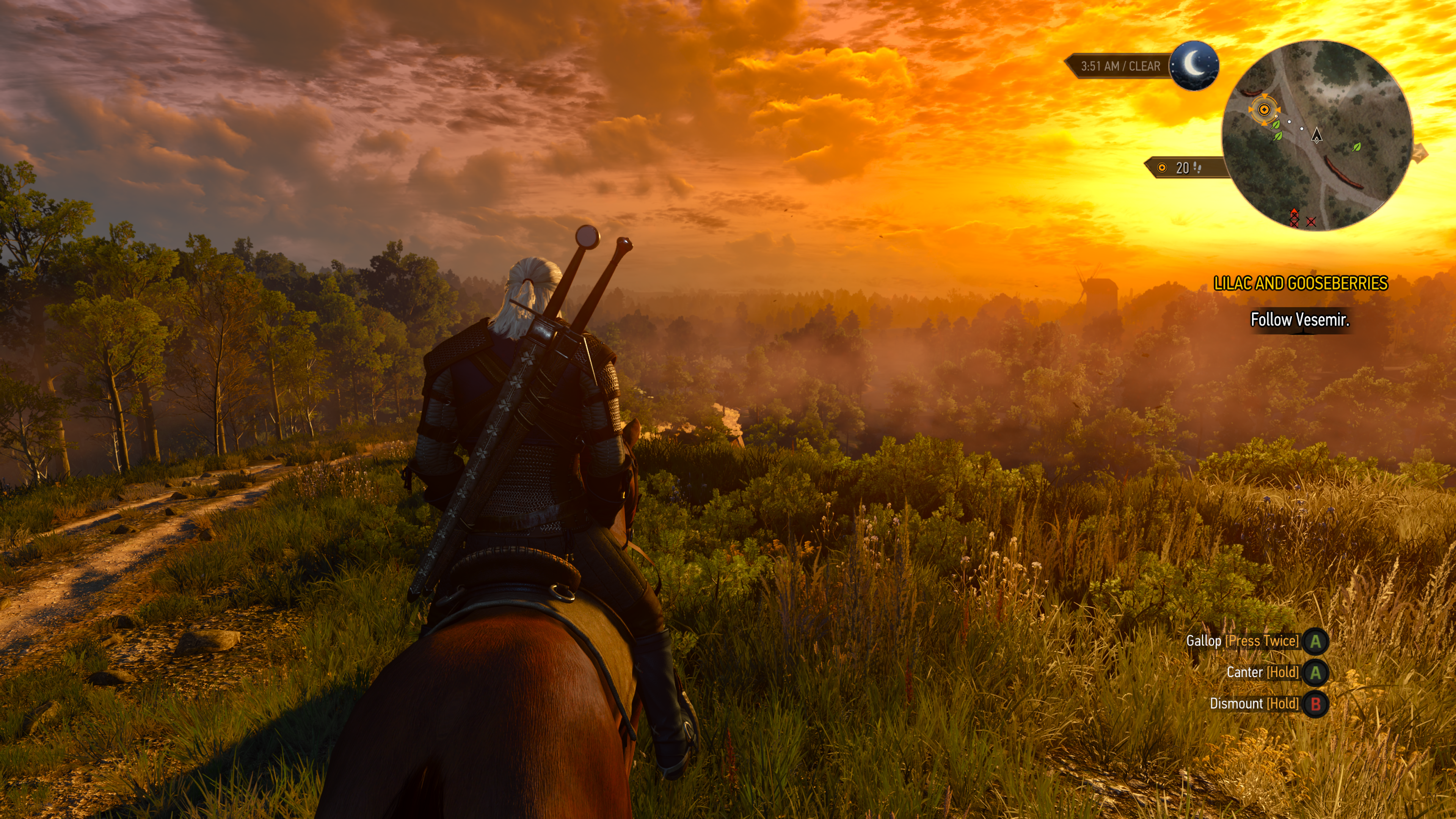Click the Lilac and Gooseberries quest title
The width and height of the screenshot is (1456, 819).
pyautogui.click(x=1301, y=283)
